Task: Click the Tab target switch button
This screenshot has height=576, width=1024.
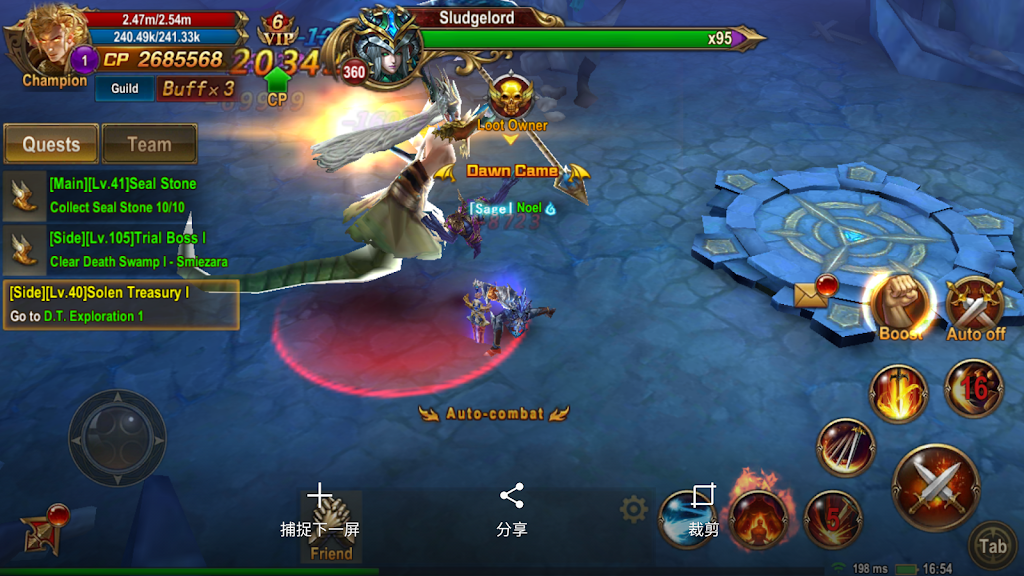Action: pyautogui.click(x=992, y=545)
